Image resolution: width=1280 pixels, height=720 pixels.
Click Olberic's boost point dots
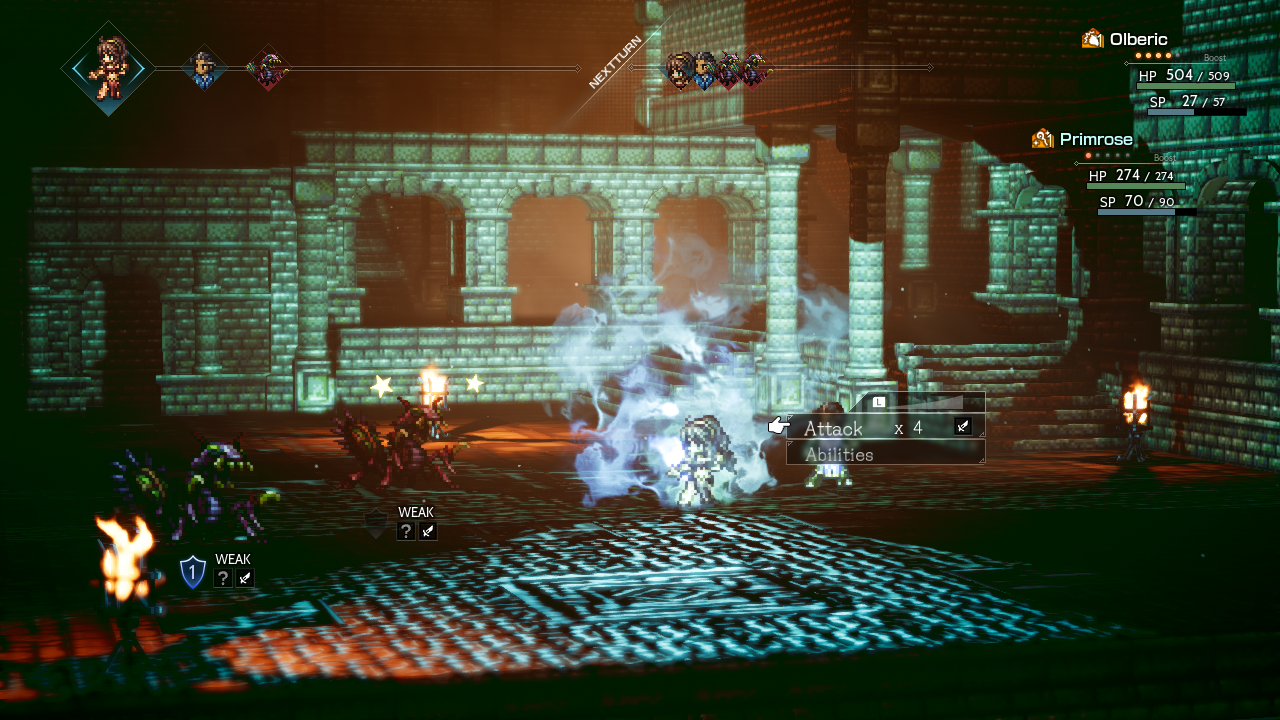point(1152,55)
